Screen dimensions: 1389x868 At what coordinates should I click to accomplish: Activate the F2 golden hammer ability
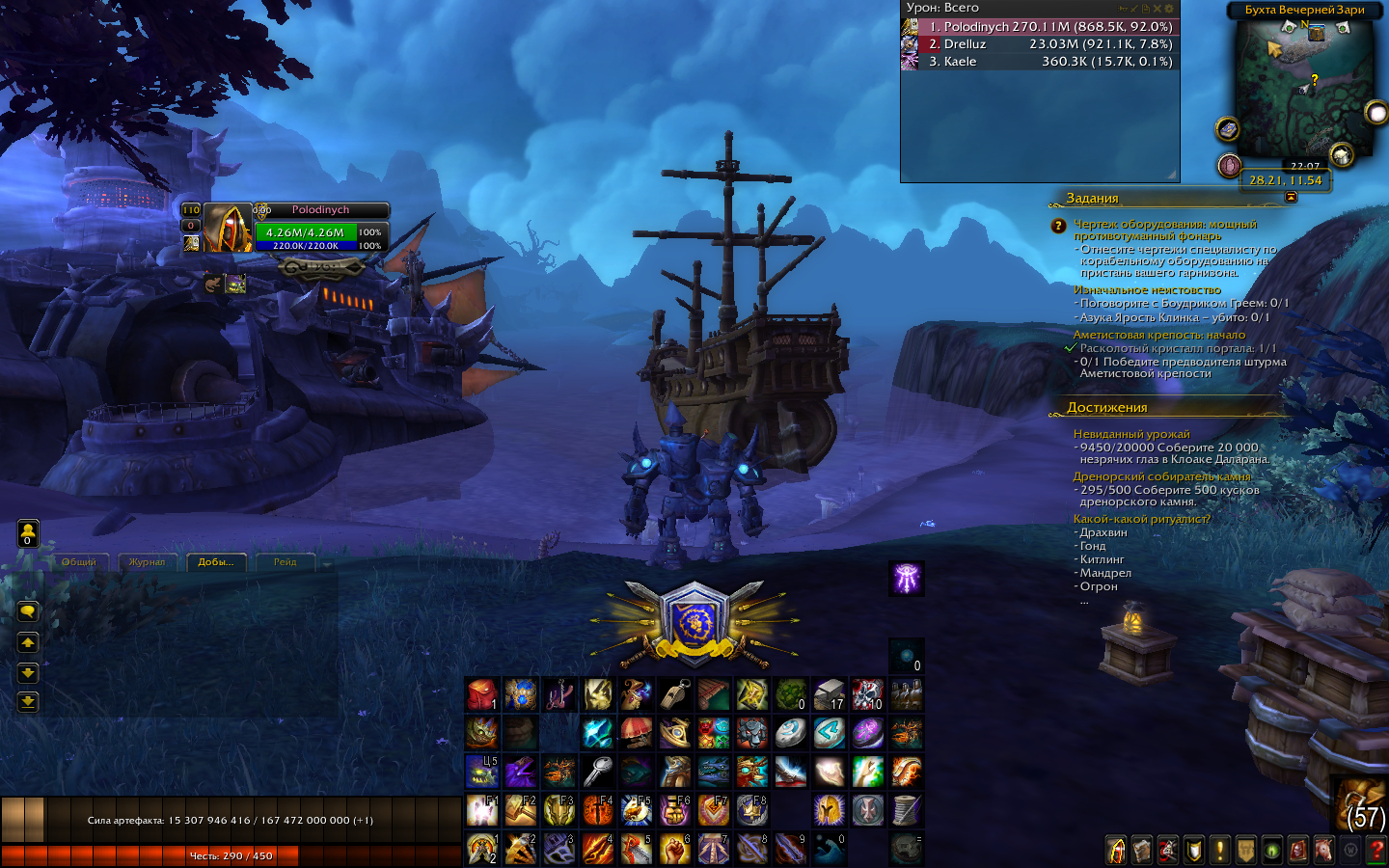point(520,810)
